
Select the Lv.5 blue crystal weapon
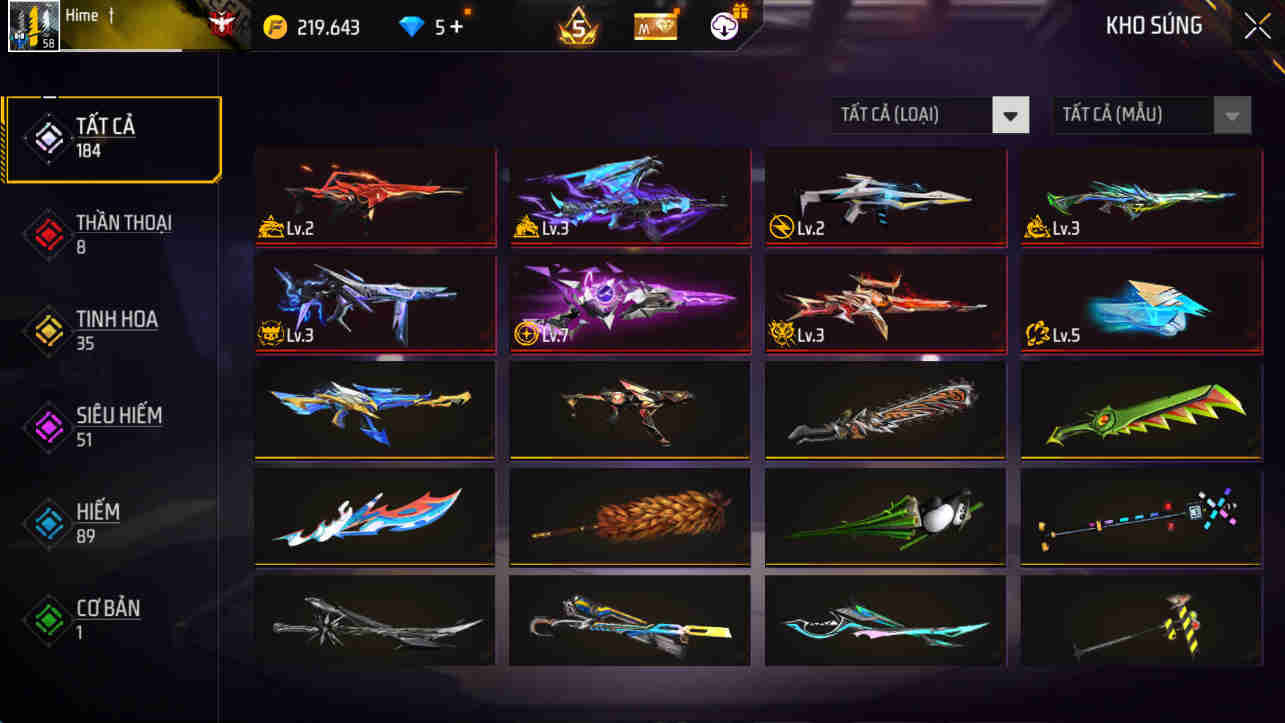pyautogui.click(x=1140, y=303)
